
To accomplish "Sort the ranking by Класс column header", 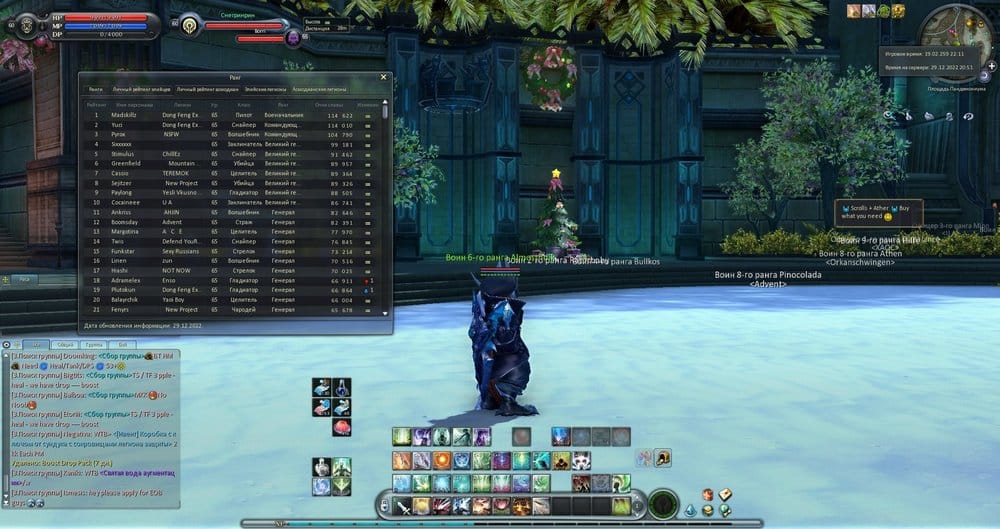I will point(244,102).
